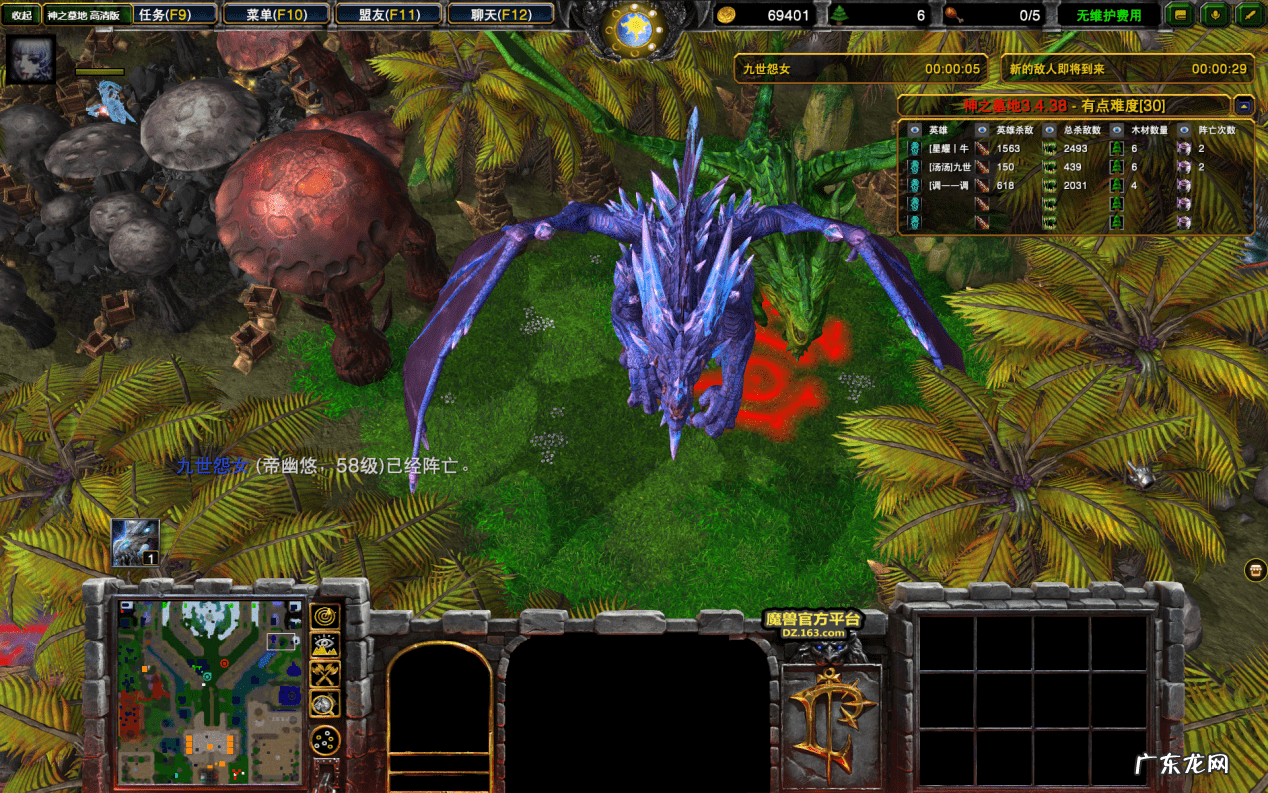
Task: Toggle the 阵亡次数 column eye icon
Action: tap(1184, 130)
